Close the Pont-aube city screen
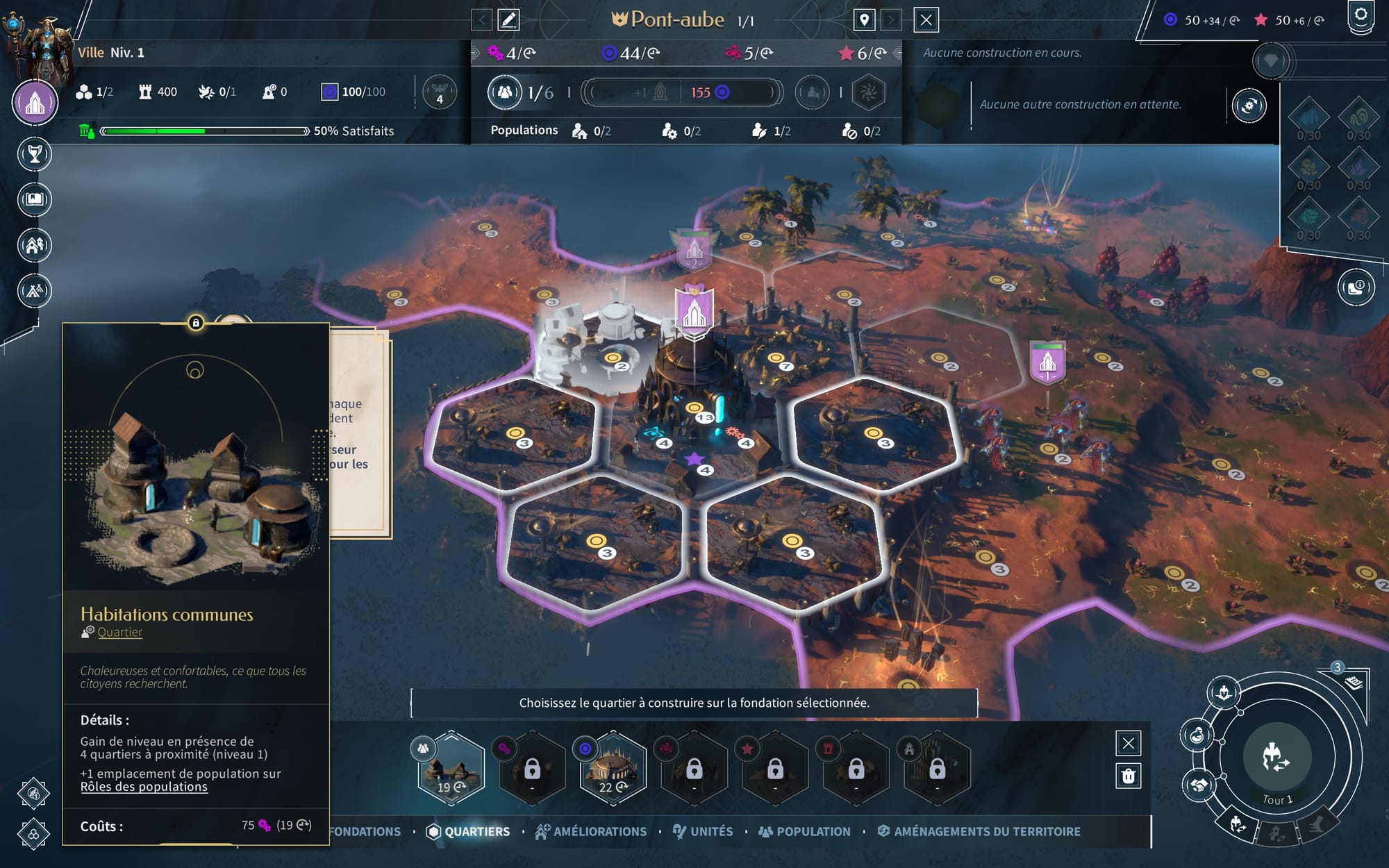 tap(926, 20)
